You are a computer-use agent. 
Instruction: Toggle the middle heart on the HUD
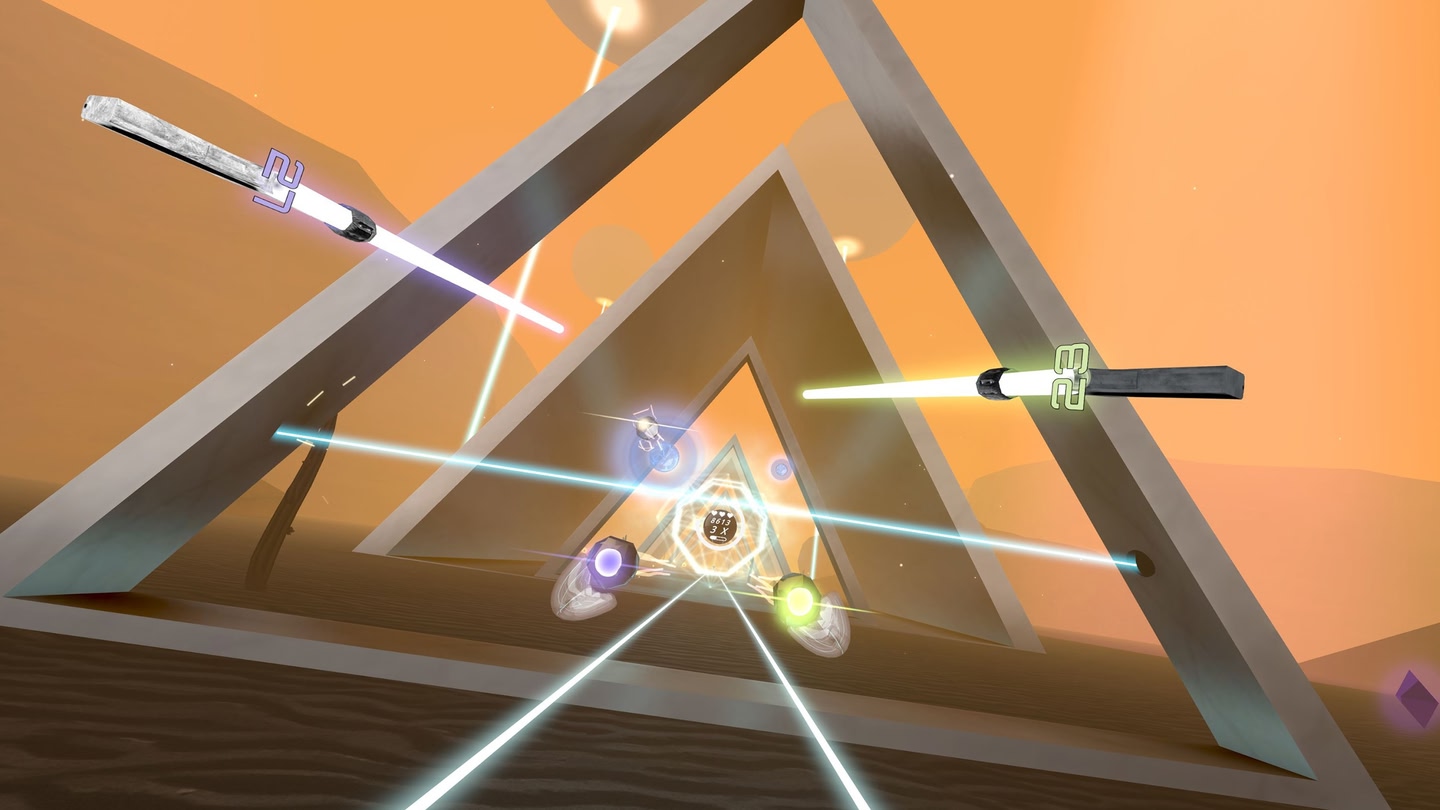[722, 514]
